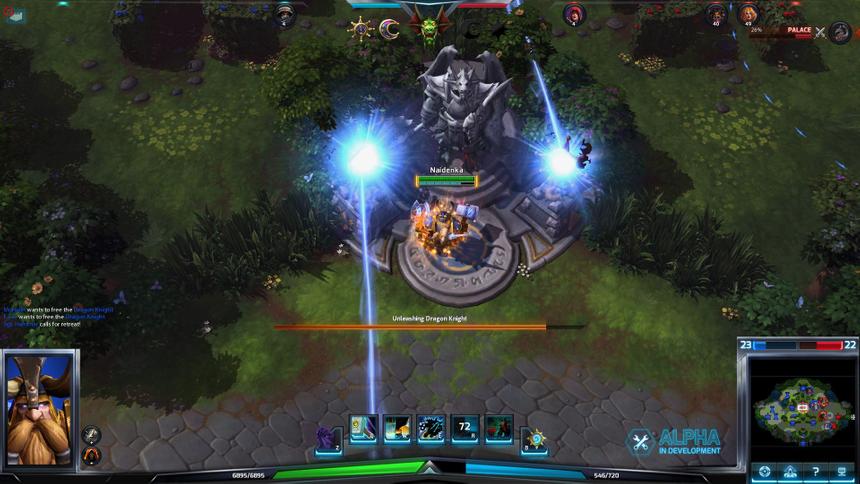The width and height of the screenshot is (860, 484).
Task: Cast the teal and orange second ability
Action: (397, 430)
